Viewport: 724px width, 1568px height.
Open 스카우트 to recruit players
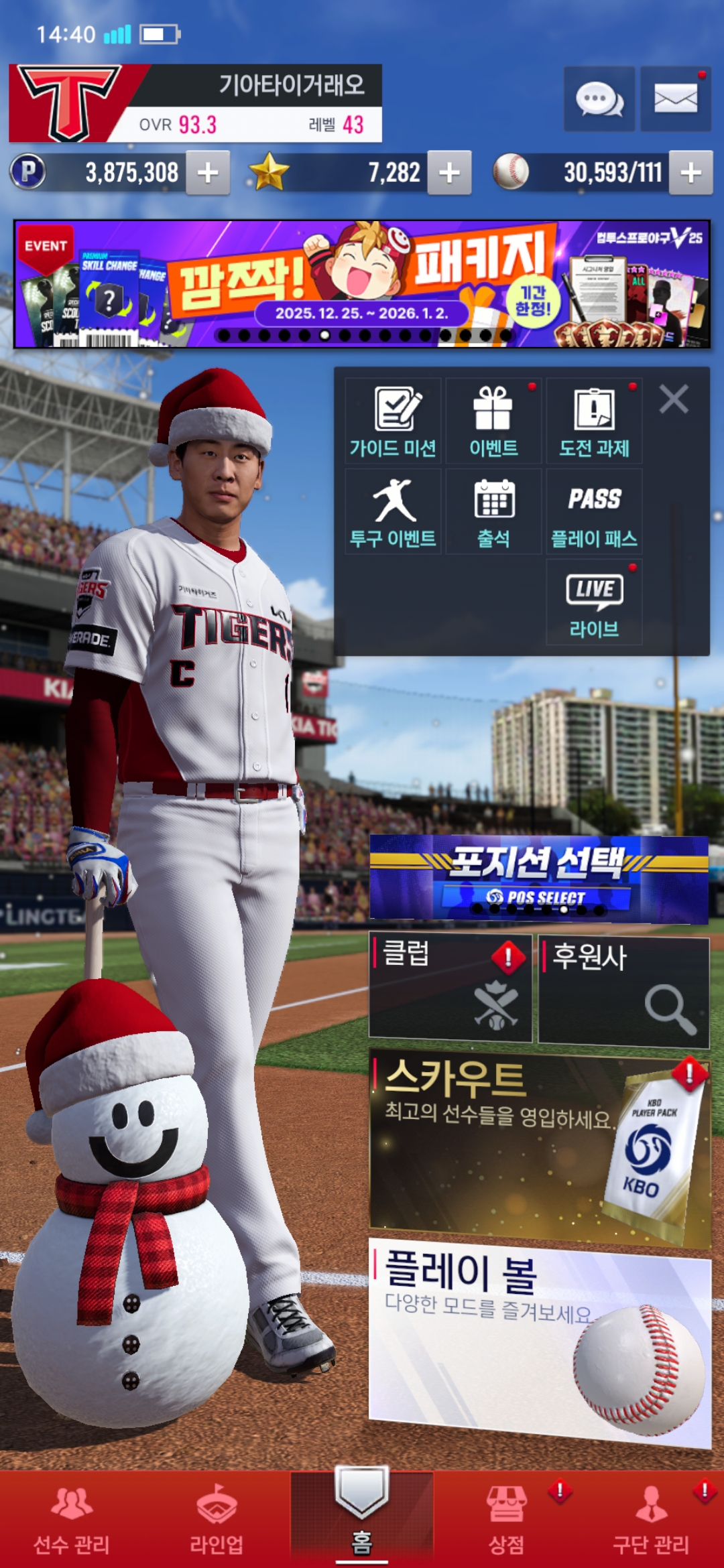pos(538,1147)
